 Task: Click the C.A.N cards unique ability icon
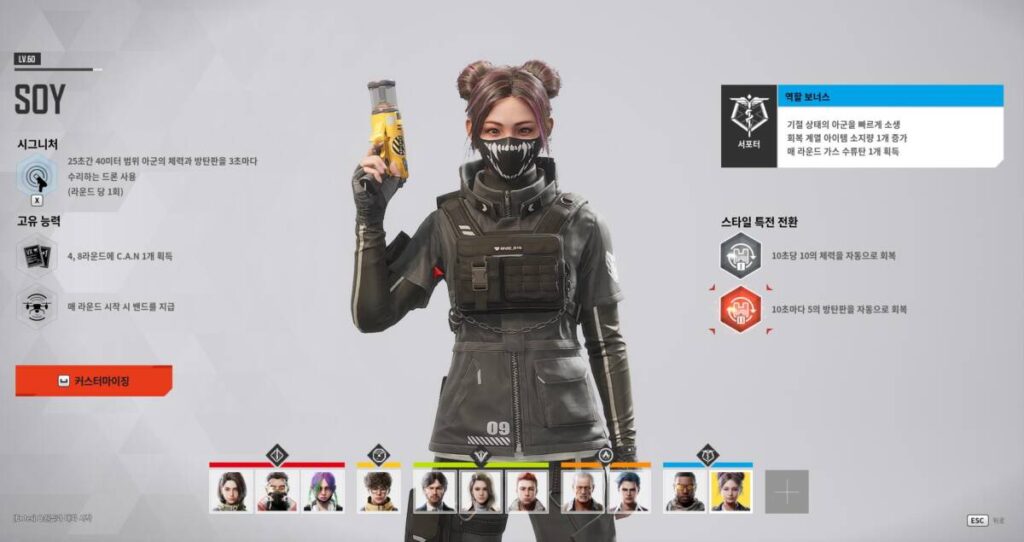37,255
